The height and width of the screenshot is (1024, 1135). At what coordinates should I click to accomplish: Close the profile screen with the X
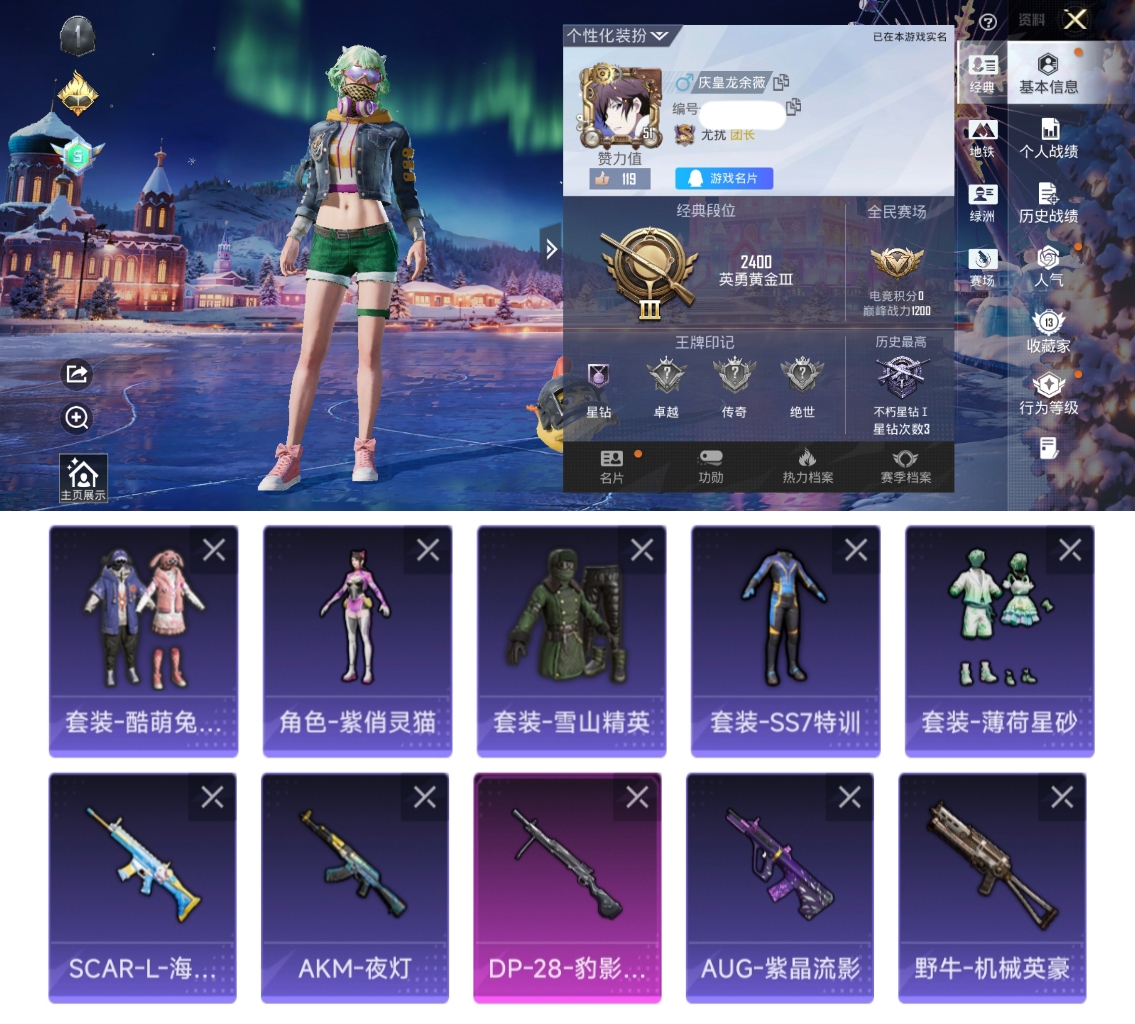click(1075, 20)
